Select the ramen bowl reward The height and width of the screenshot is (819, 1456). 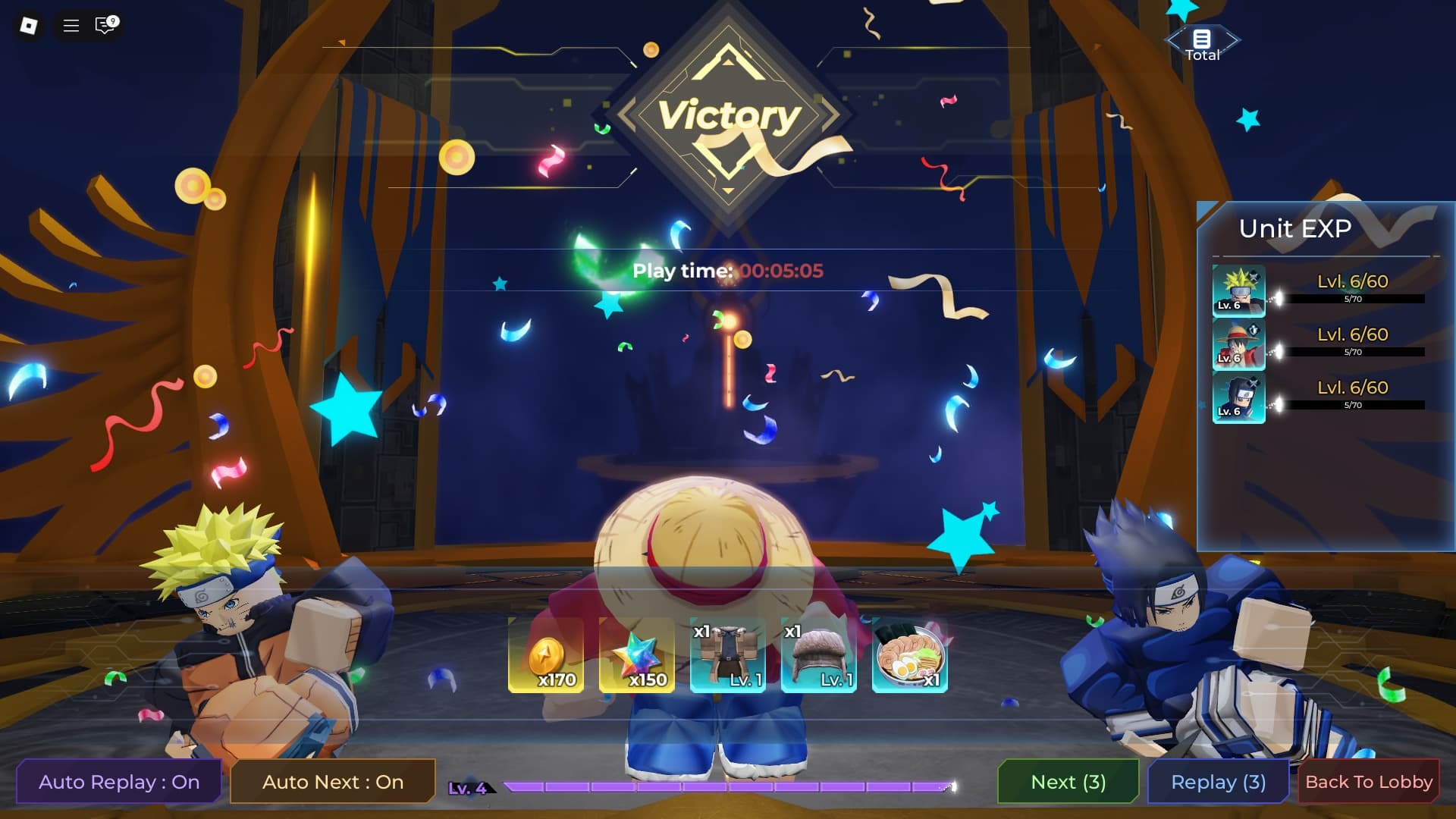click(x=910, y=655)
